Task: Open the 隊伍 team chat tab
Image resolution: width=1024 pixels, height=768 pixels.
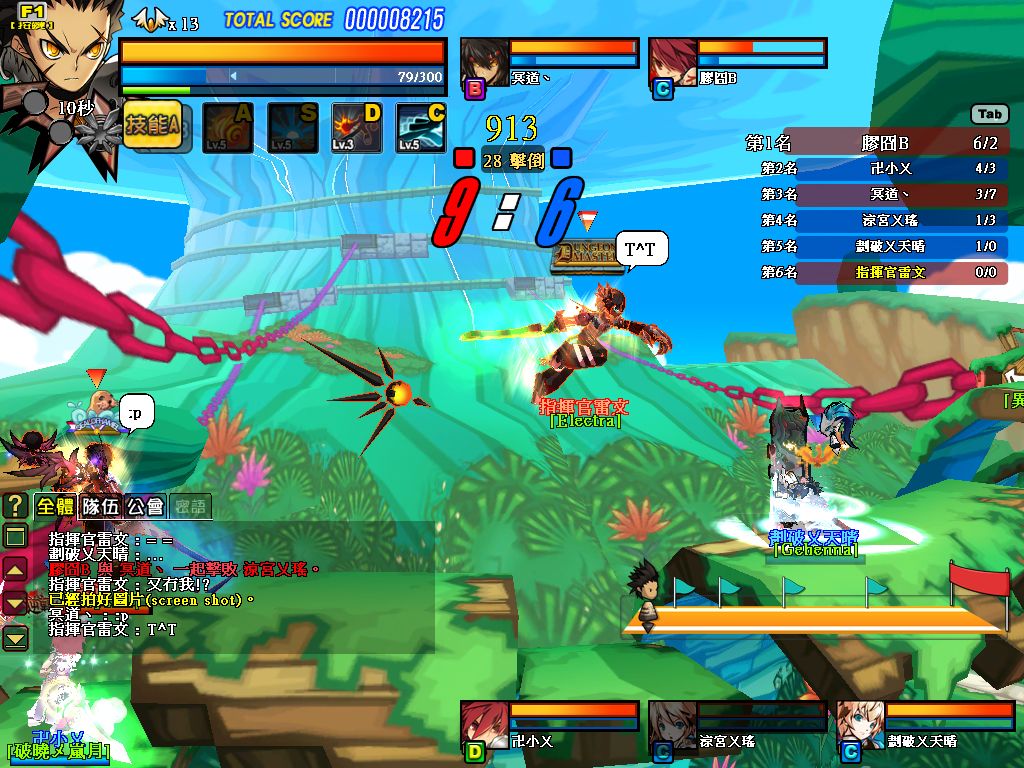Action: 100,506
